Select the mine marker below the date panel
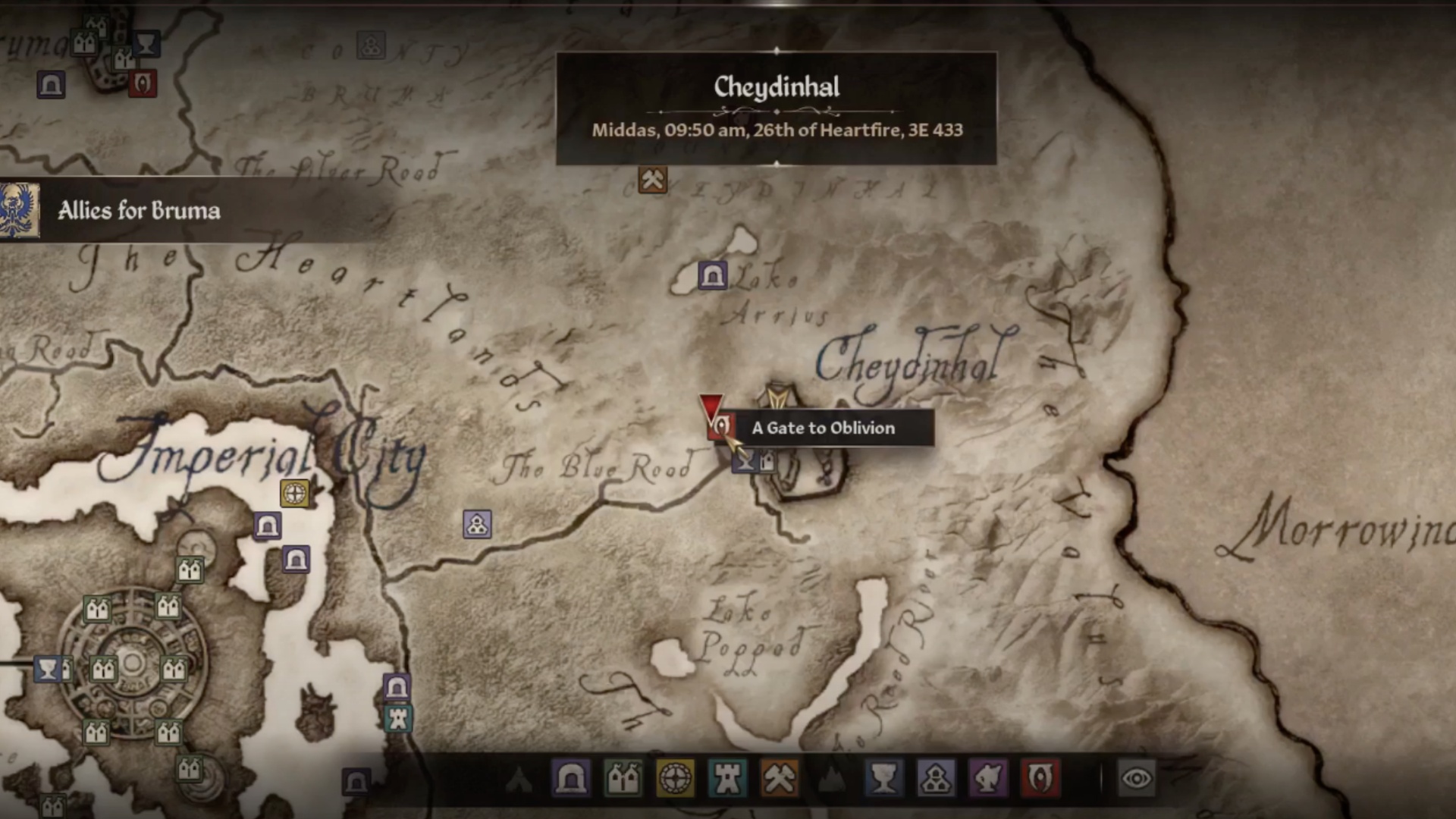This screenshot has width=1456, height=819. pos(652,180)
